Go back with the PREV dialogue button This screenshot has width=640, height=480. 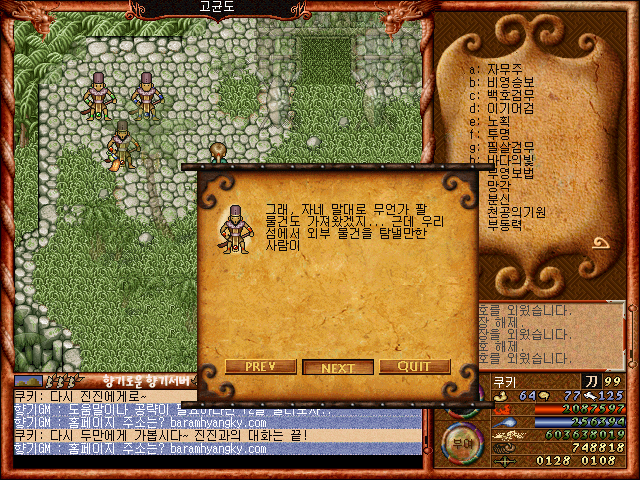pyautogui.click(x=260, y=367)
